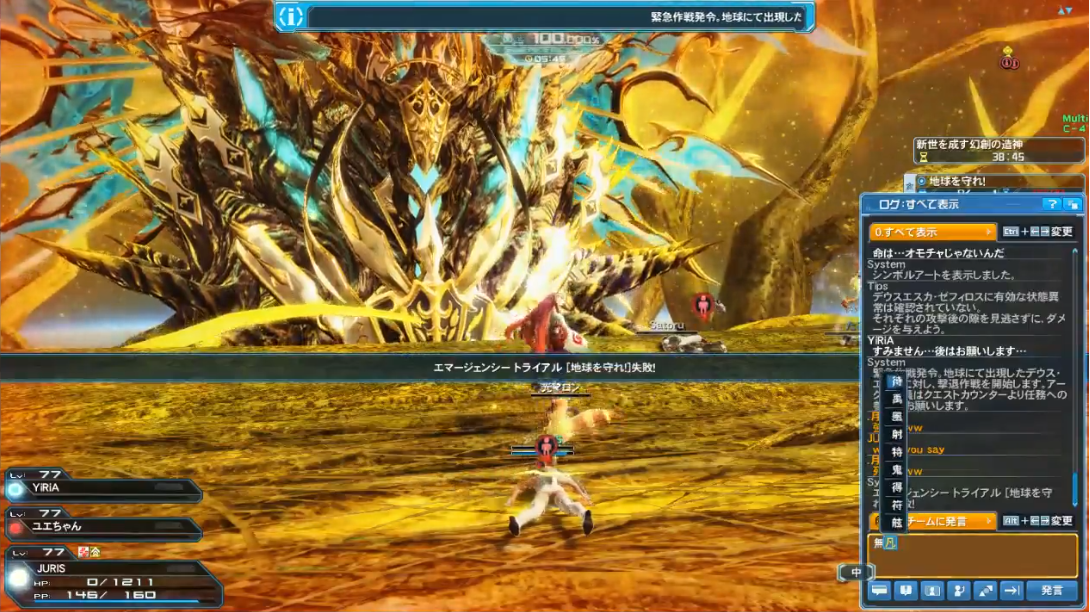Open the log help question-mark button

(1051, 204)
